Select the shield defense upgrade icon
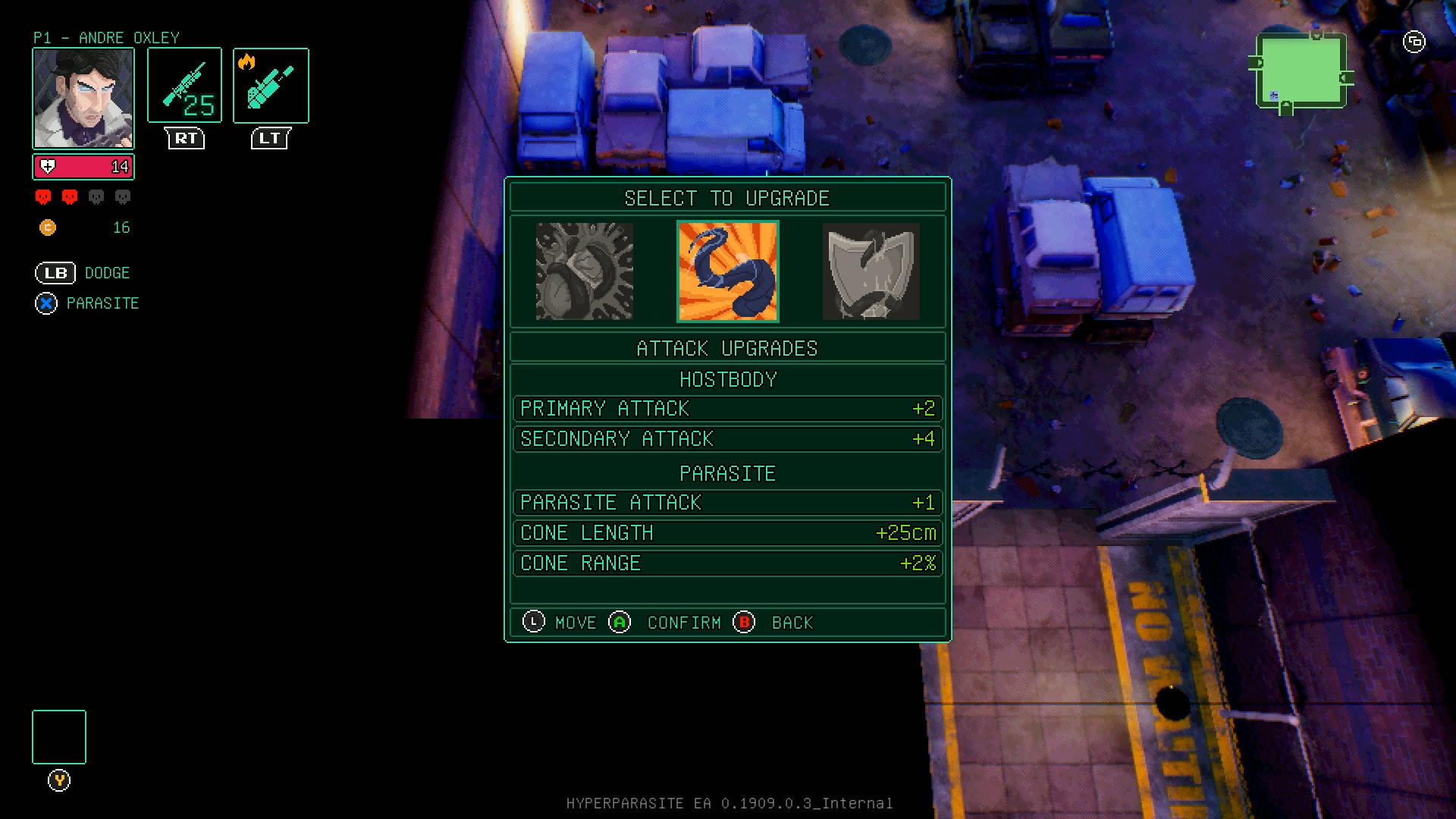Screen dimensions: 1456x819 pos(871,271)
